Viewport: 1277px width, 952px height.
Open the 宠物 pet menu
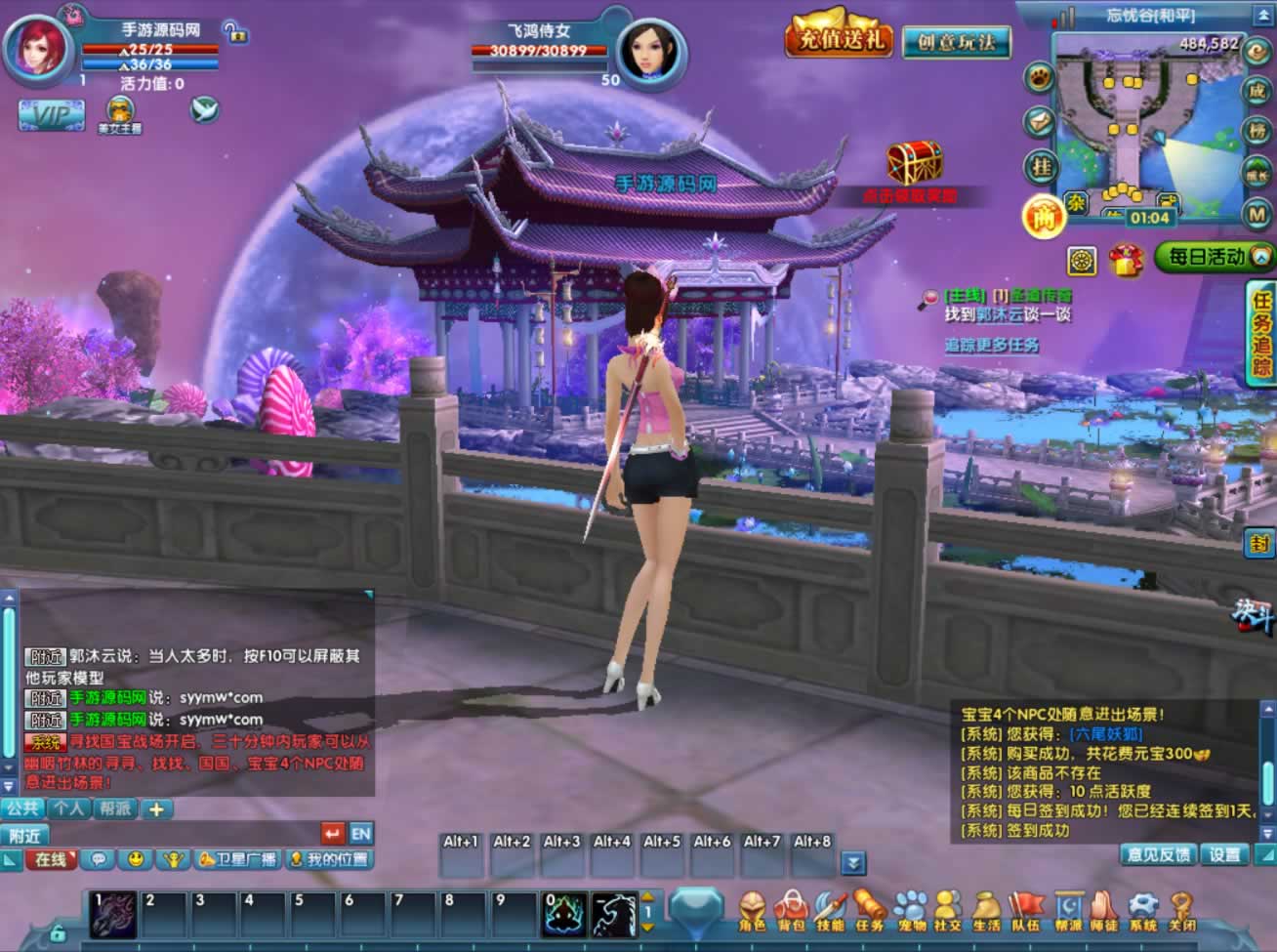(911, 907)
